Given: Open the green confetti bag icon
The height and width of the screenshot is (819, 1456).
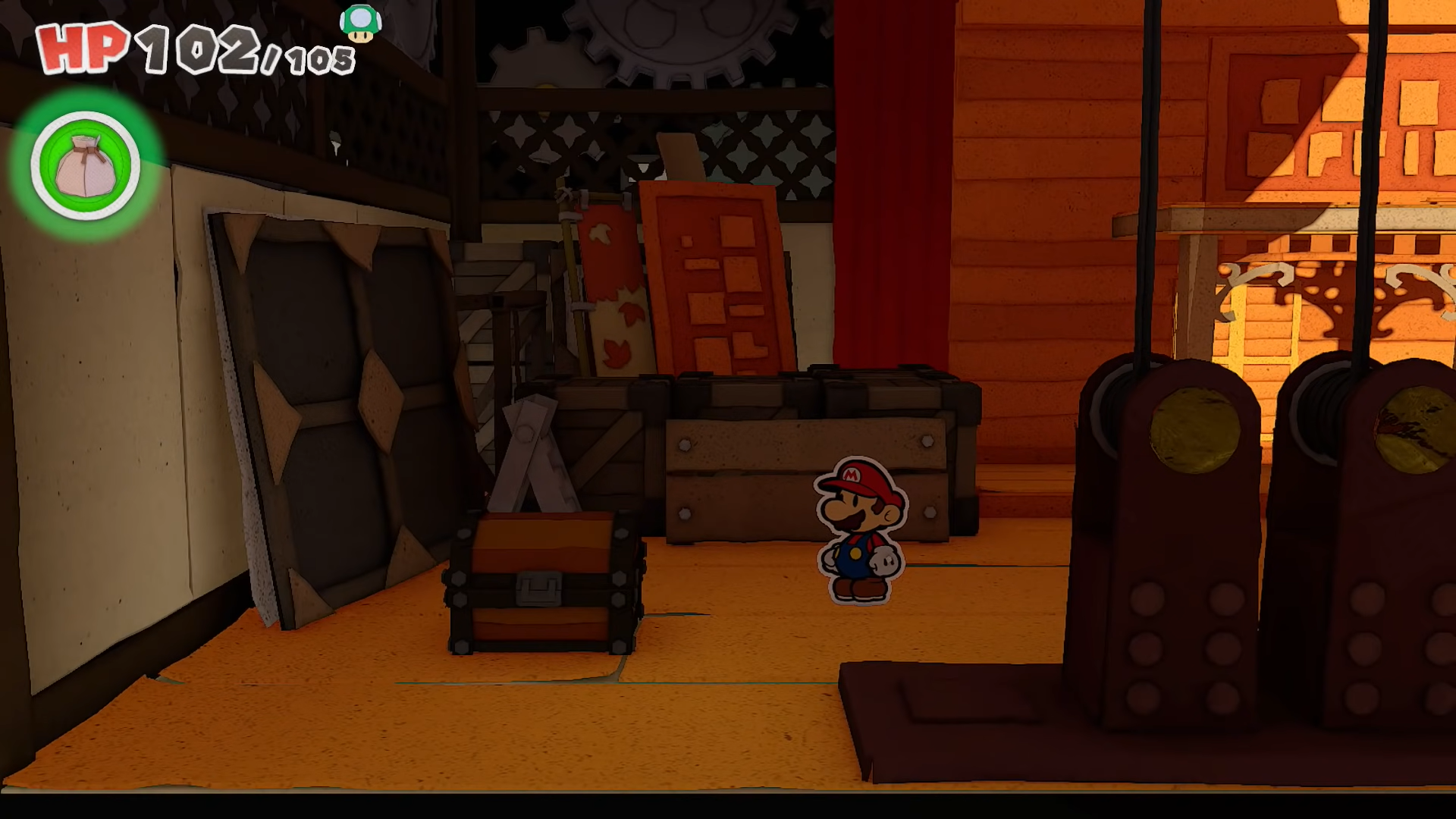Looking at the screenshot, I should coord(85,166).
